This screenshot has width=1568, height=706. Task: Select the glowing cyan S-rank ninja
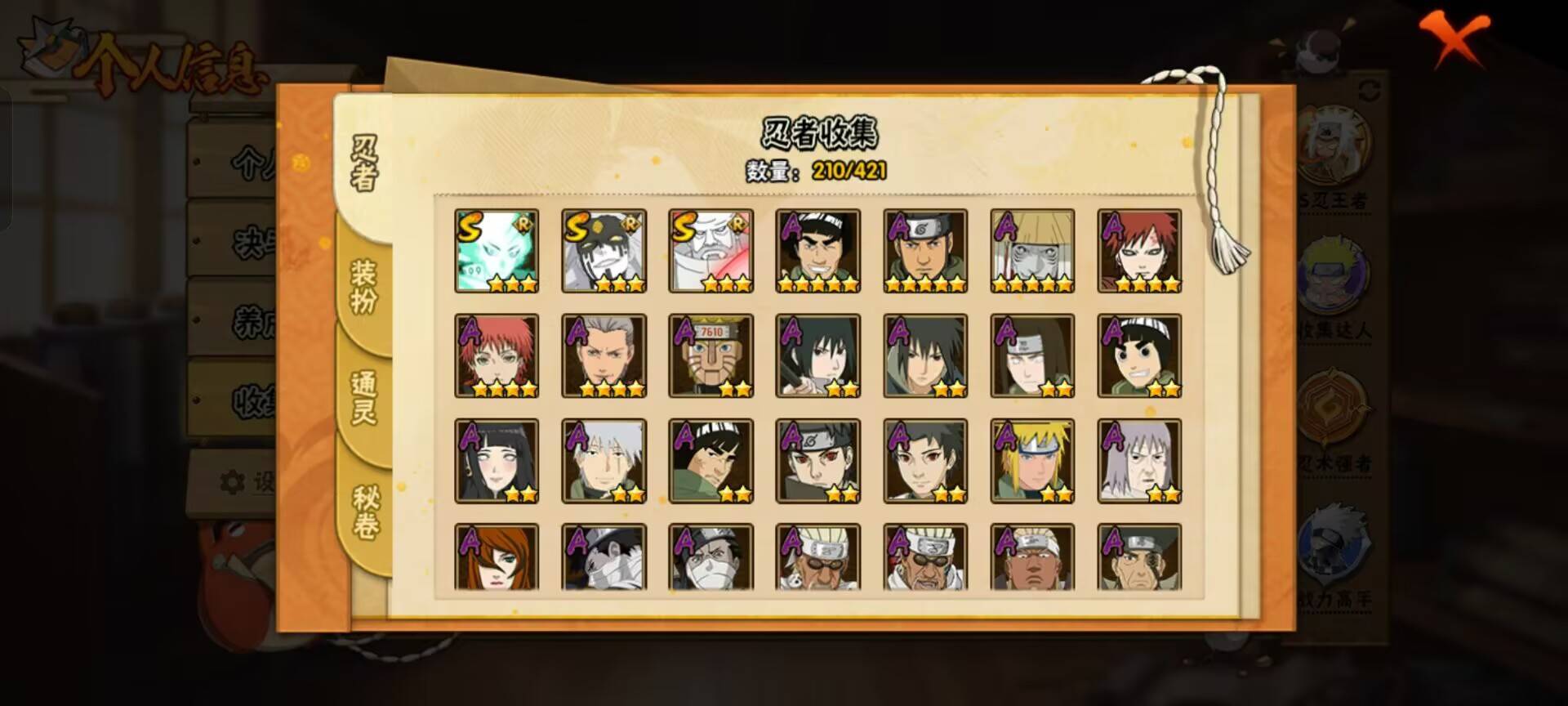497,251
